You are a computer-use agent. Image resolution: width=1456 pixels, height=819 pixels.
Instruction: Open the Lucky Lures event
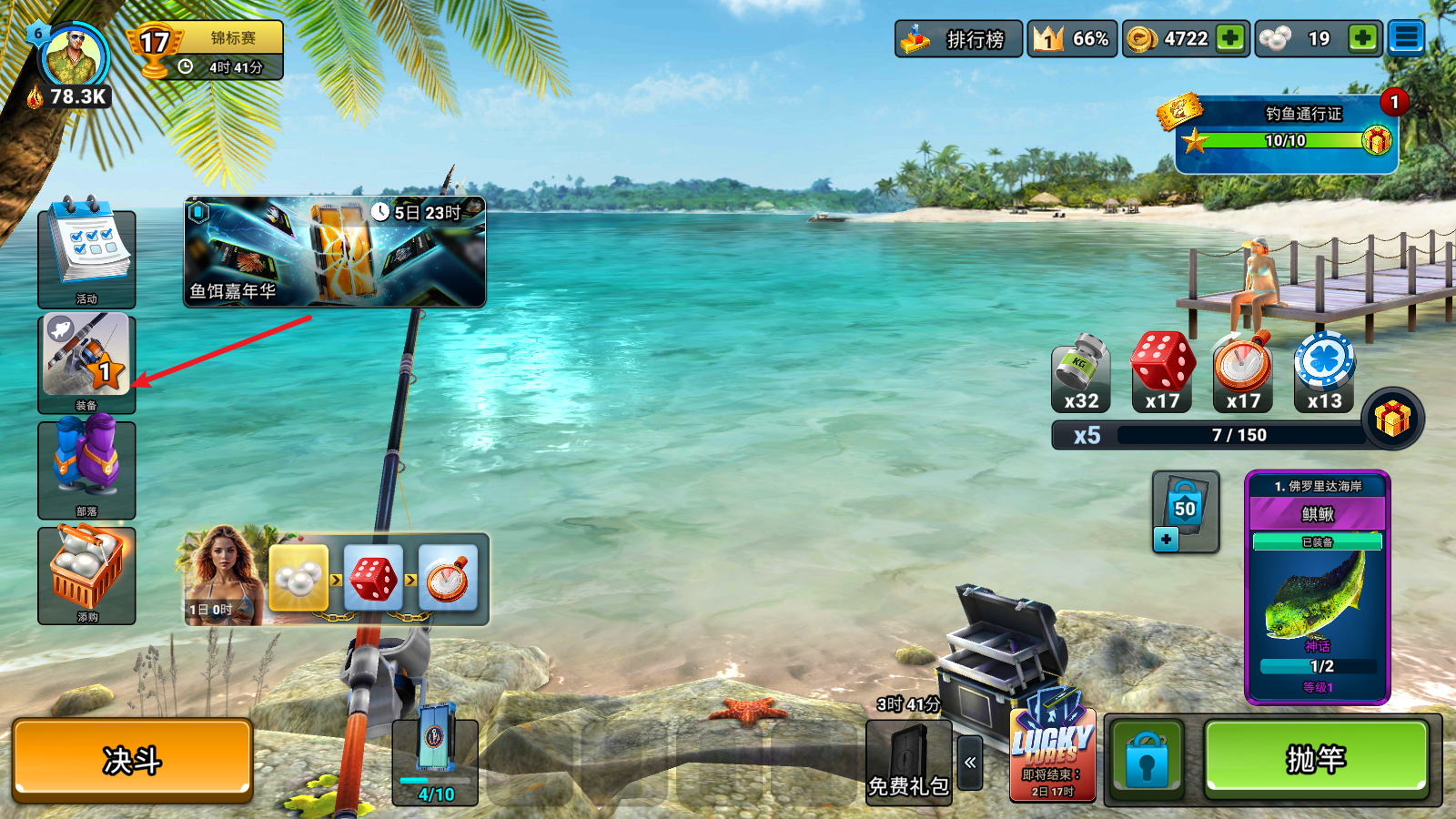click(x=1053, y=755)
